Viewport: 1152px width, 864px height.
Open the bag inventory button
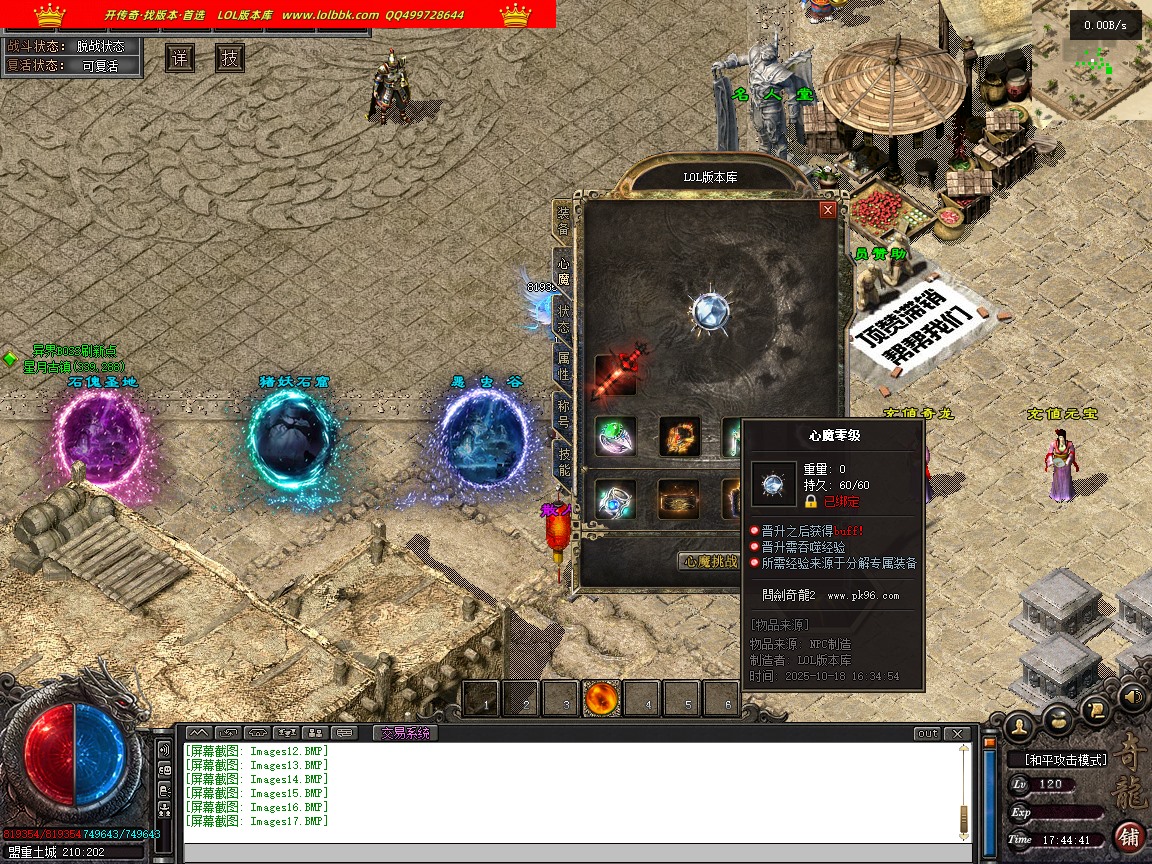pos(1057,720)
